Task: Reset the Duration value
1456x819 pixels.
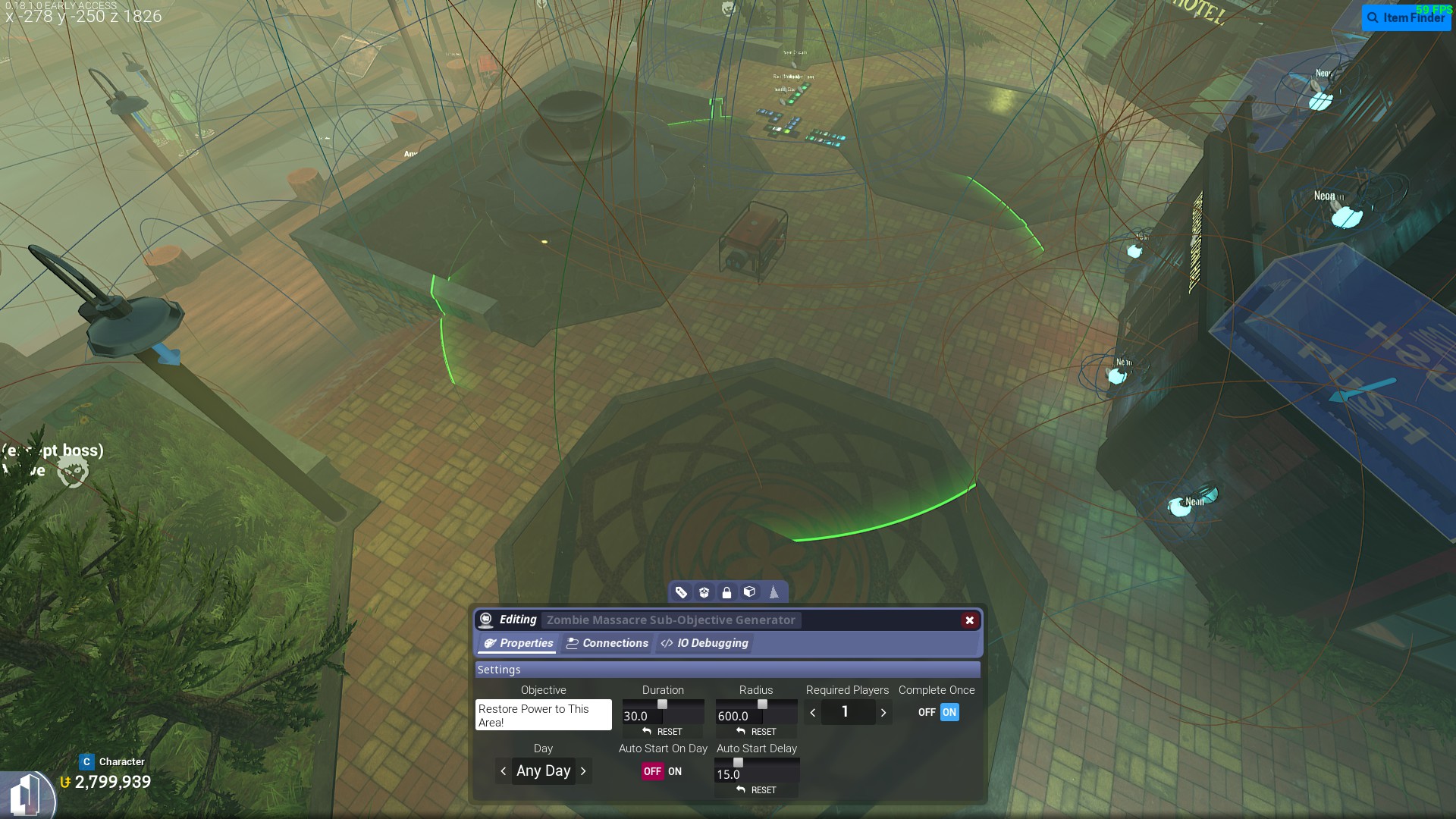Action: [663, 732]
